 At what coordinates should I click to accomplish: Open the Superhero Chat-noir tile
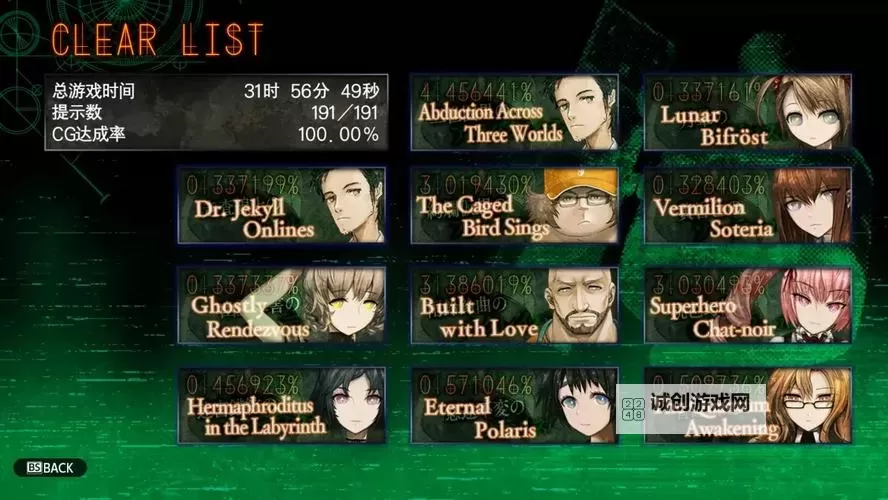(x=747, y=305)
